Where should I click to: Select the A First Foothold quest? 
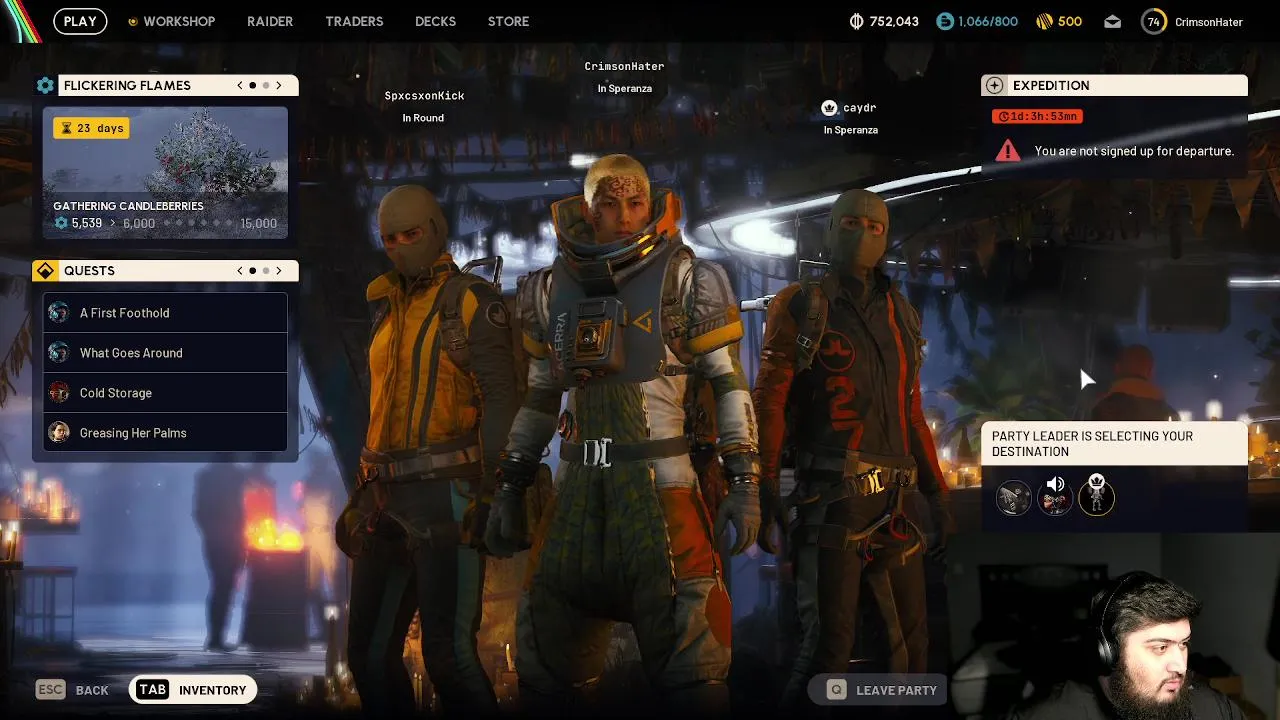165,313
